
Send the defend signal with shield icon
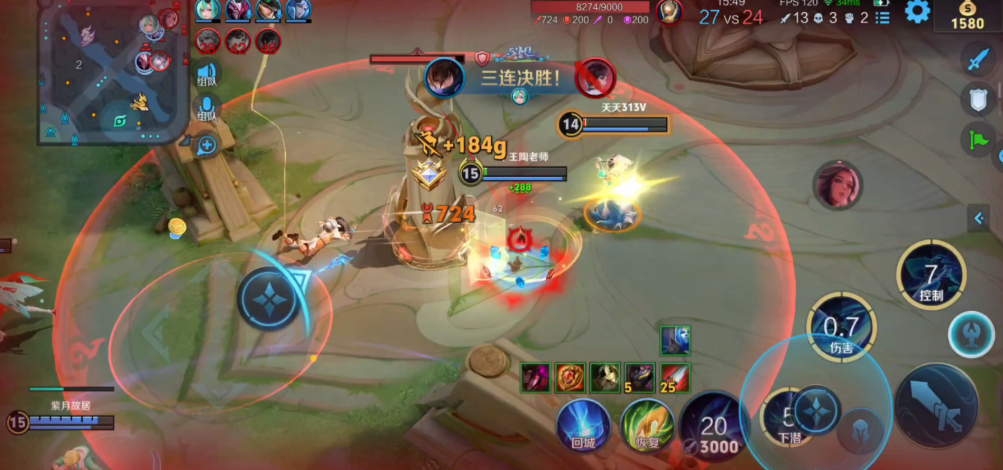click(x=976, y=99)
